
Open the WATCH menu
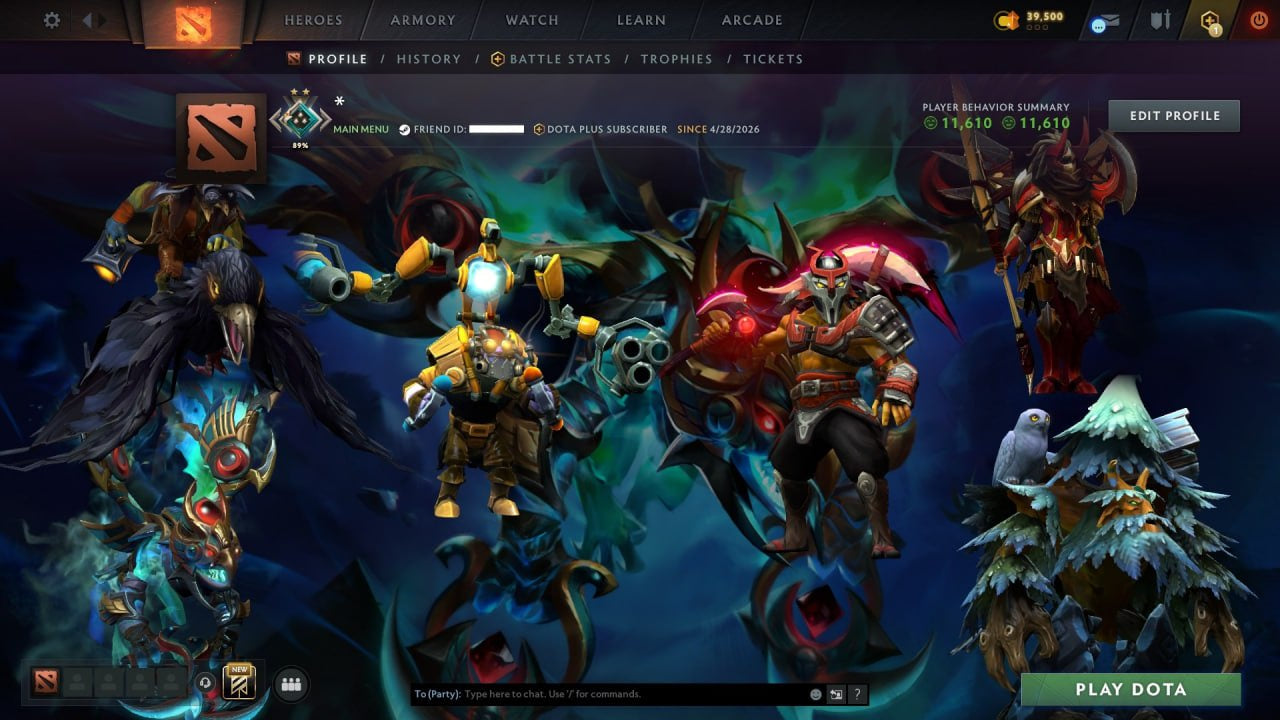pos(531,19)
